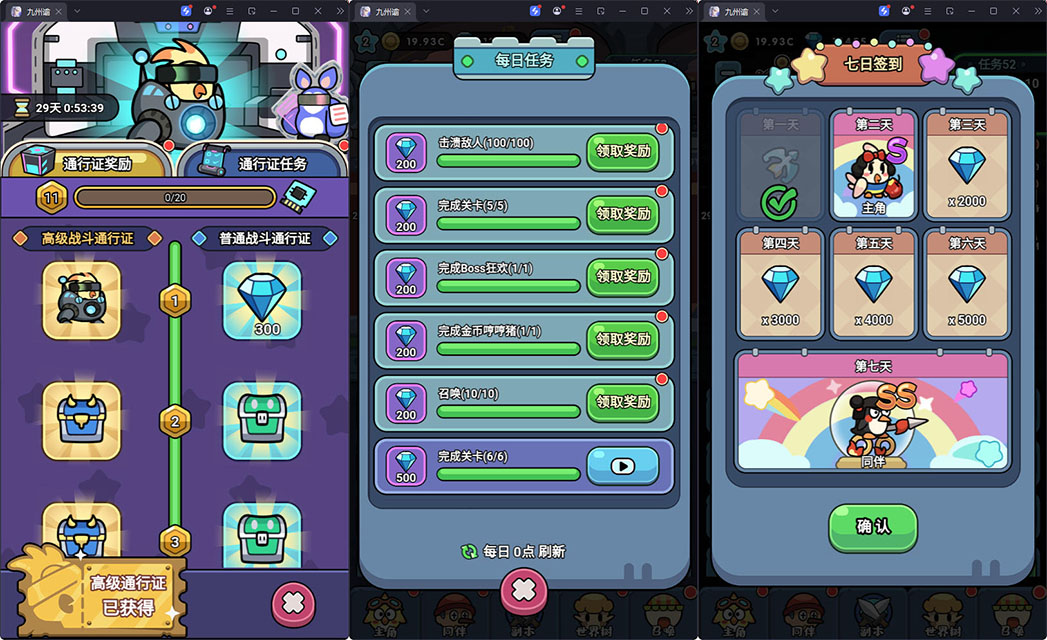Choose the 第六天 x5000 diamond tile
This screenshot has width=1047, height=640.
[x=966, y=285]
